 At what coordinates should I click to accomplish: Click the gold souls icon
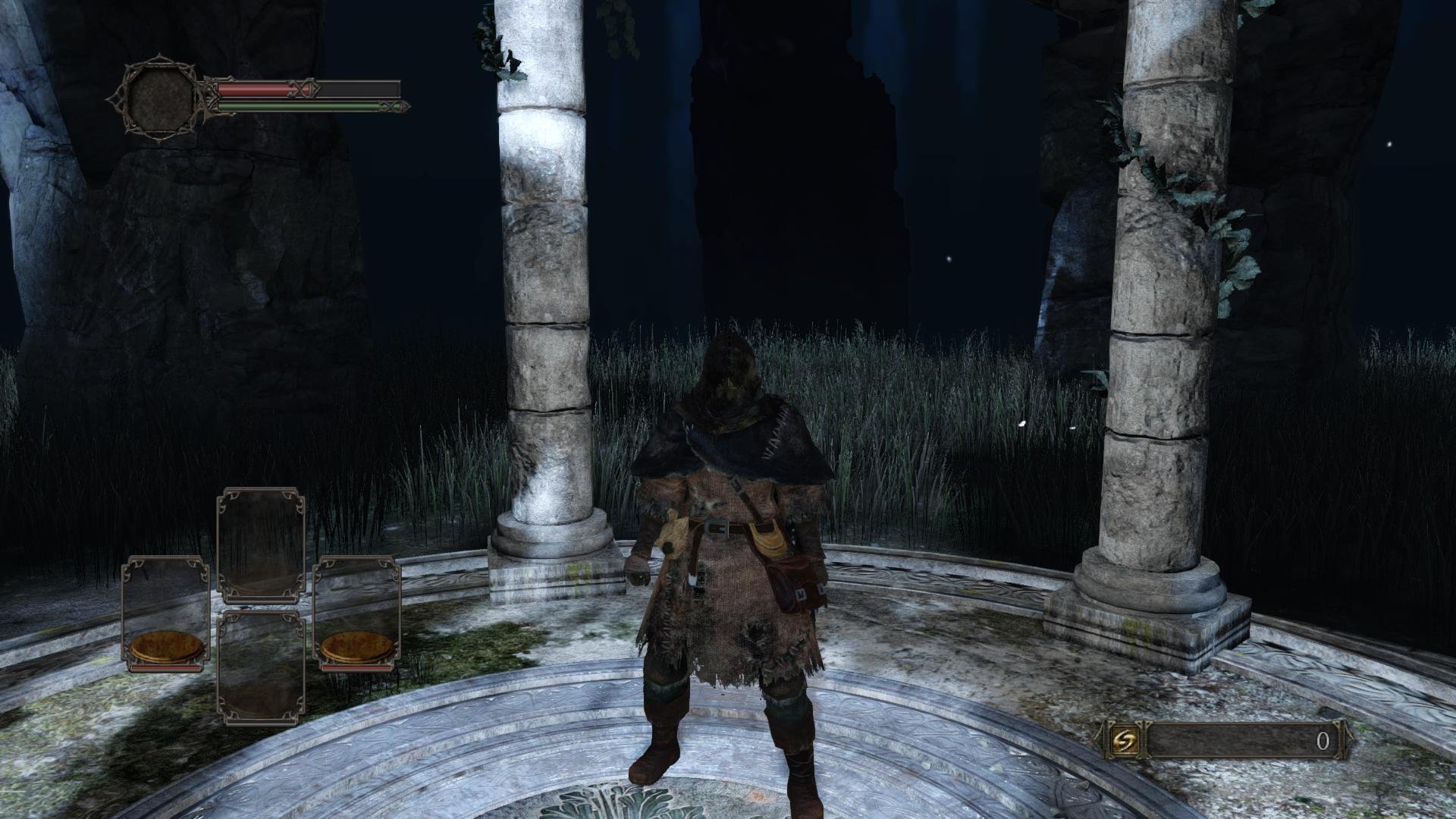click(1120, 742)
